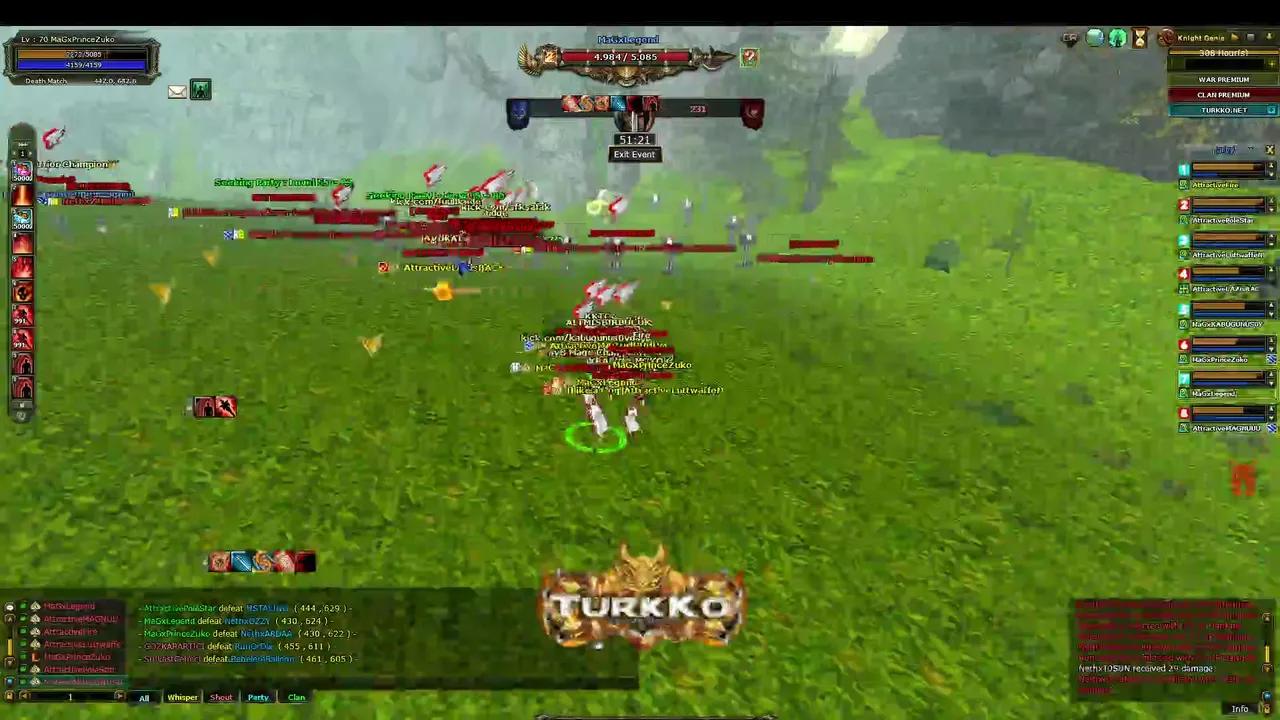1280x720 pixels.
Task: Open the mail envelope icon near the health bar
Action: coord(176,91)
